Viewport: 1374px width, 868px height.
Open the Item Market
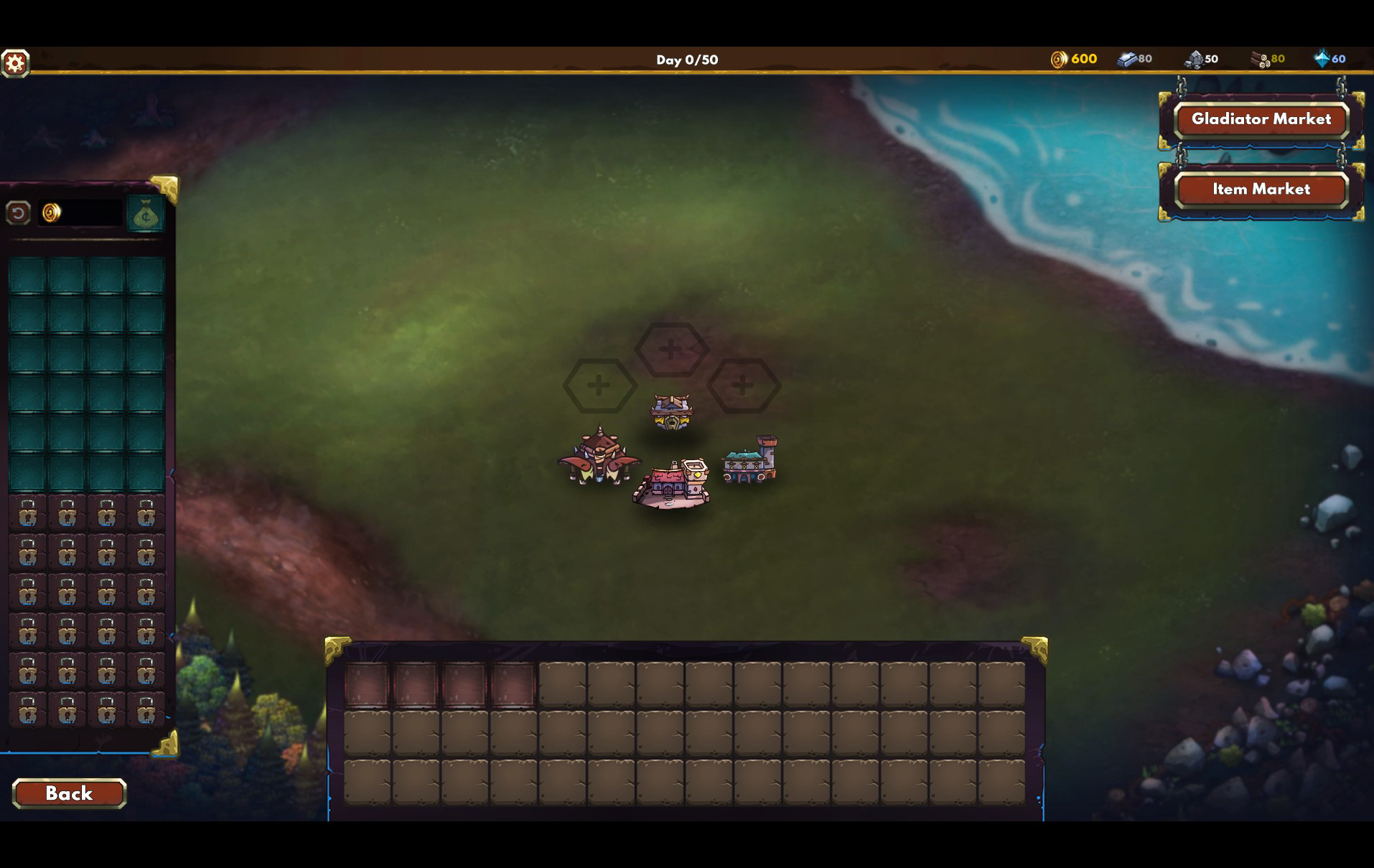pos(1261,190)
